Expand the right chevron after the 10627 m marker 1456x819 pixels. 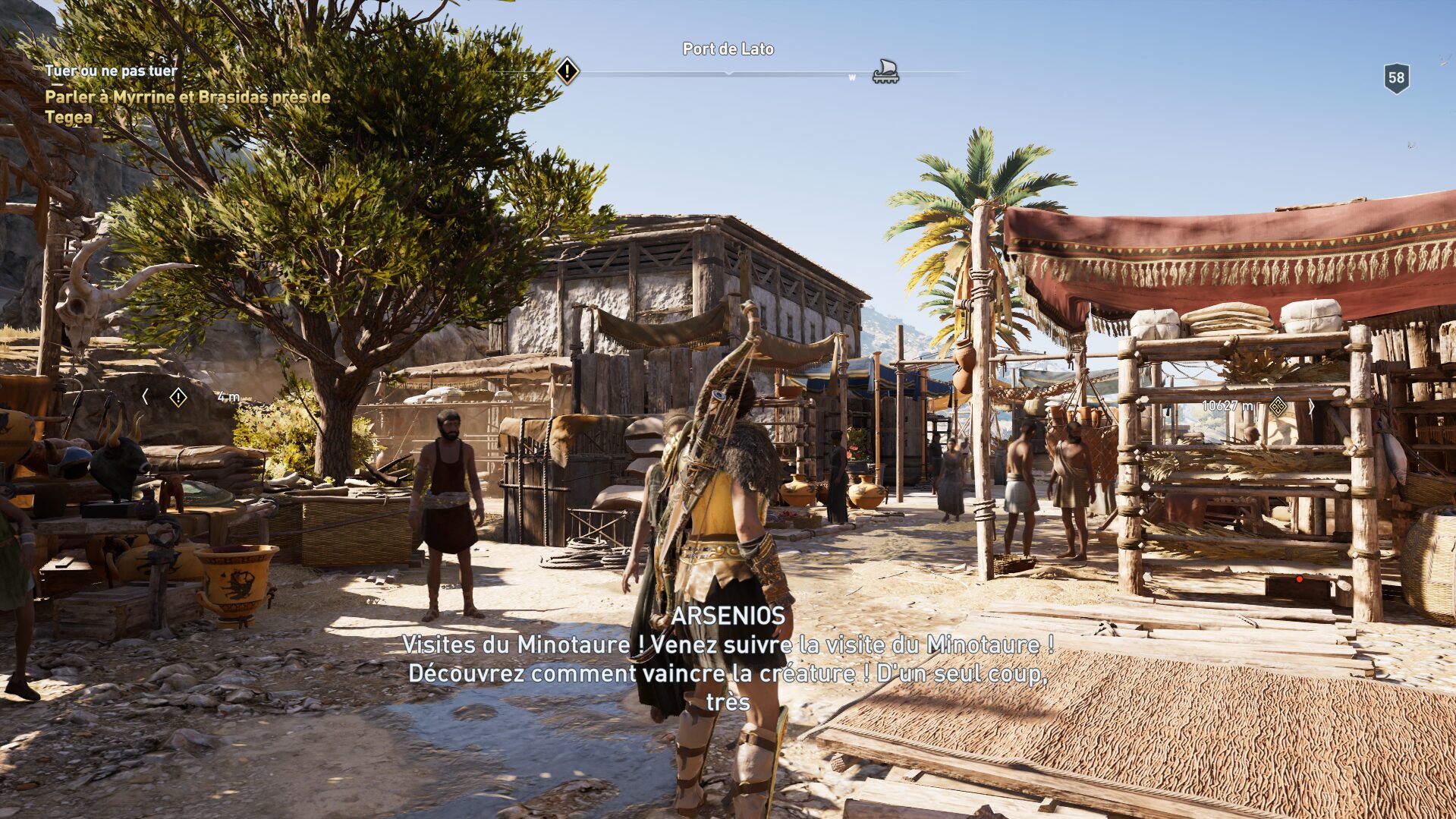point(1310,405)
